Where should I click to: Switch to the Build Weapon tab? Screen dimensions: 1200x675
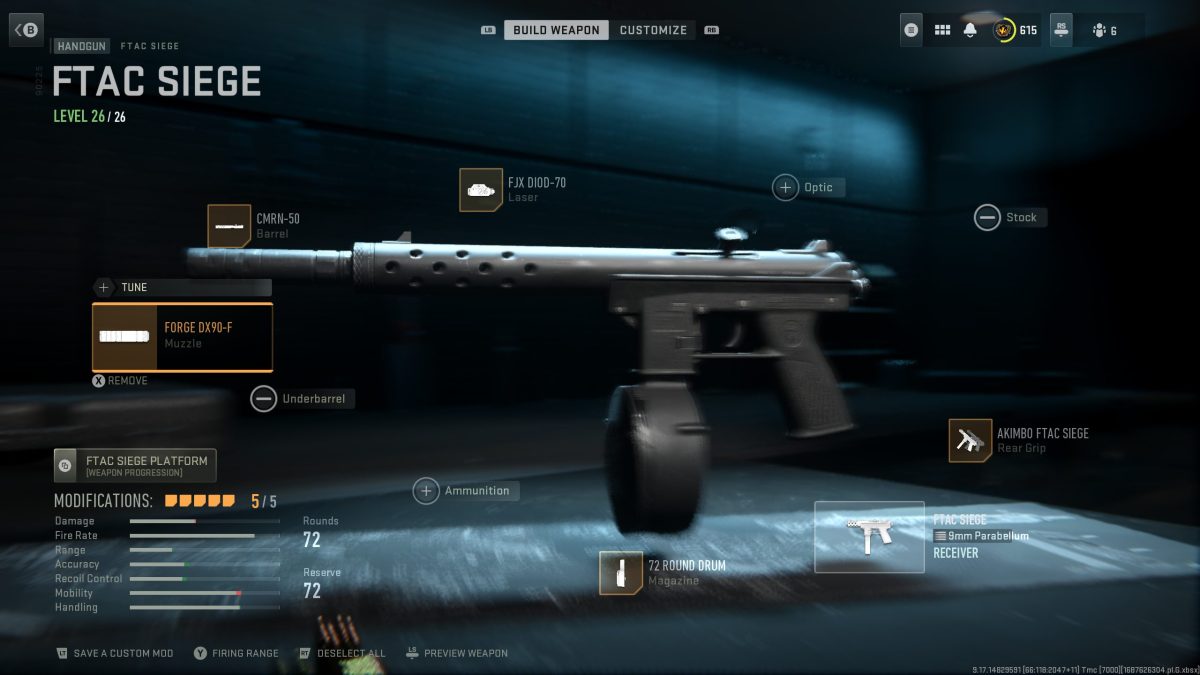pyautogui.click(x=556, y=30)
